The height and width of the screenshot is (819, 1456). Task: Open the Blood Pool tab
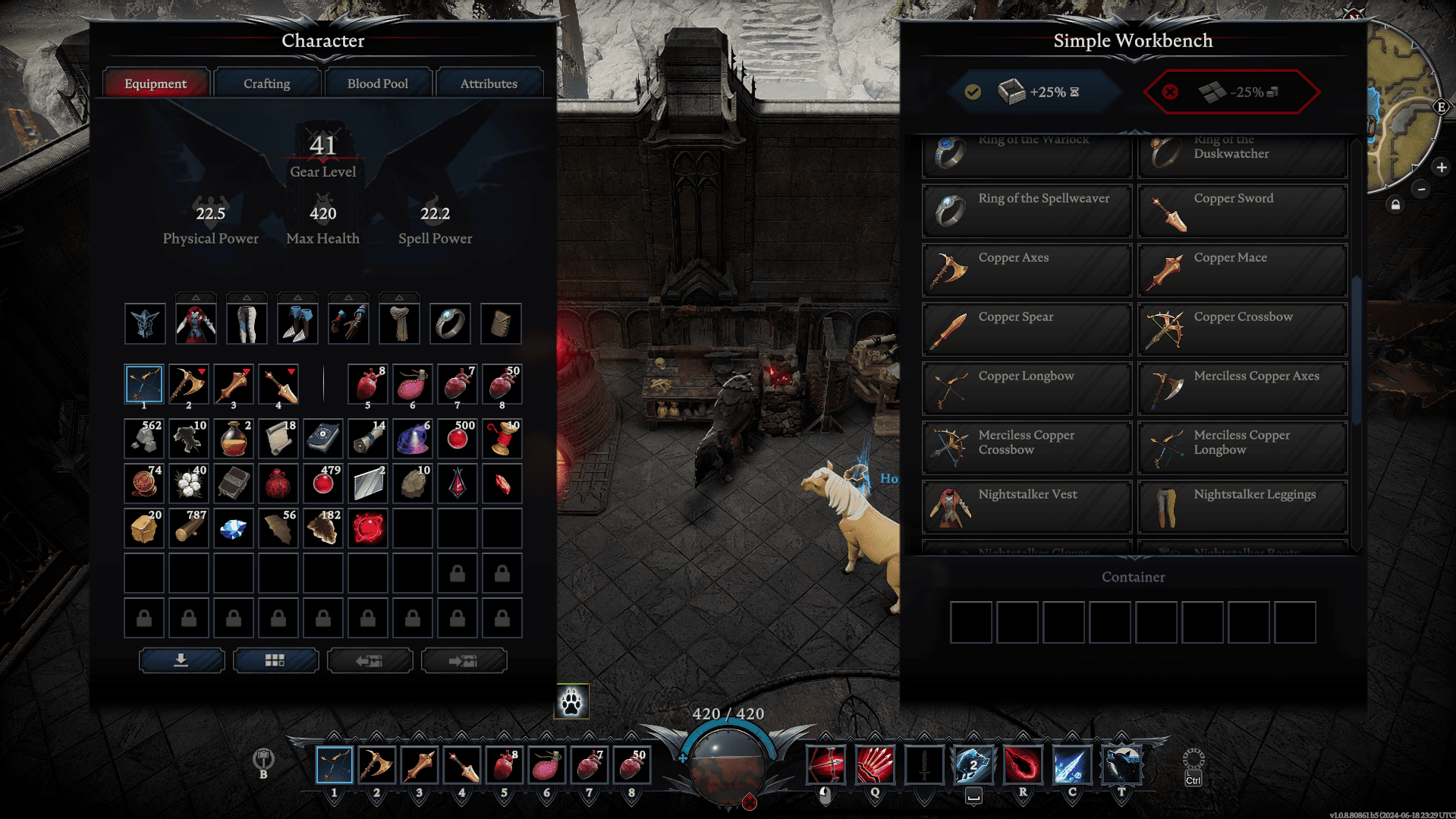(377, 83)
